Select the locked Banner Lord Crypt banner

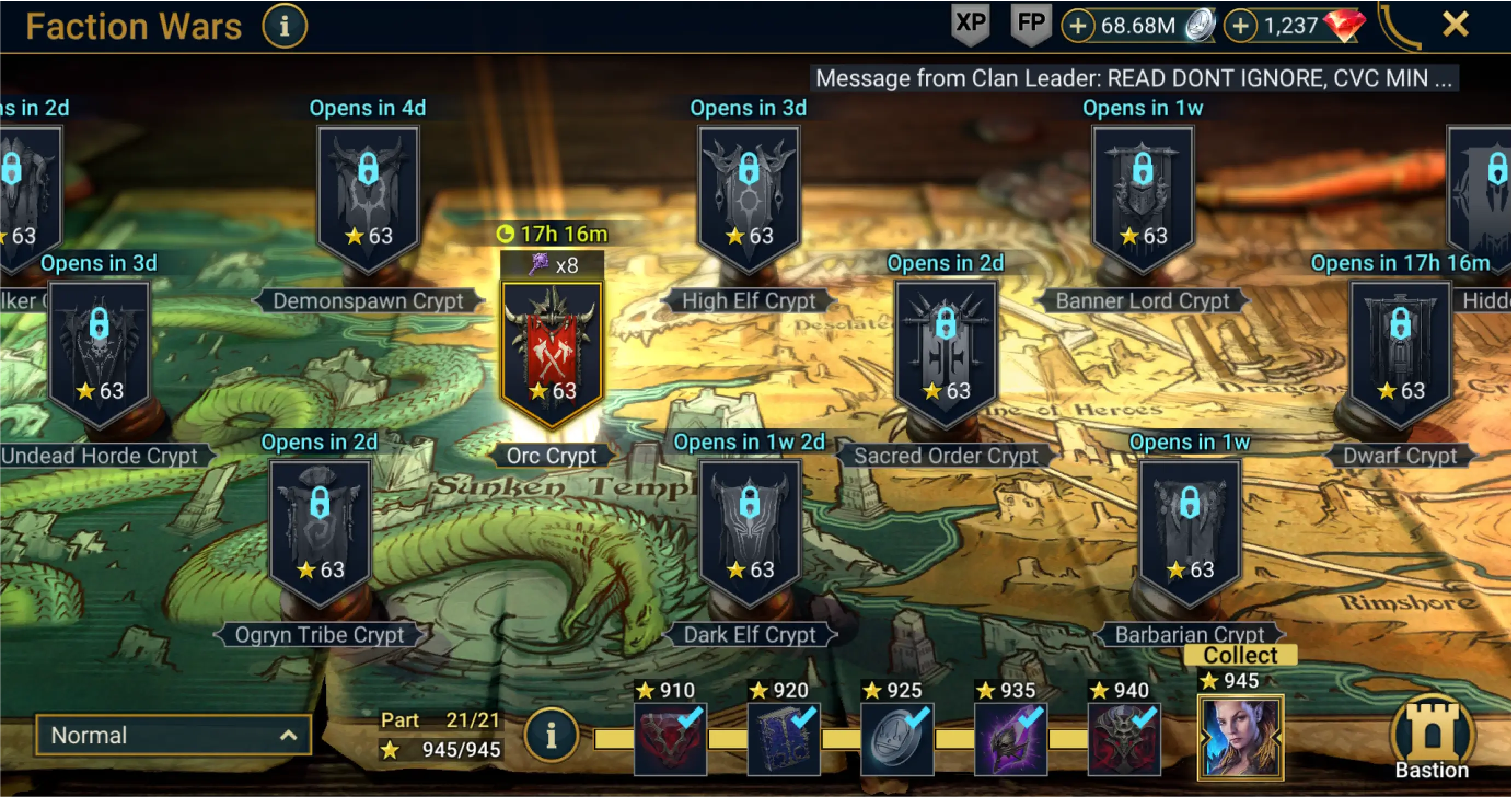click(1142, 196)
